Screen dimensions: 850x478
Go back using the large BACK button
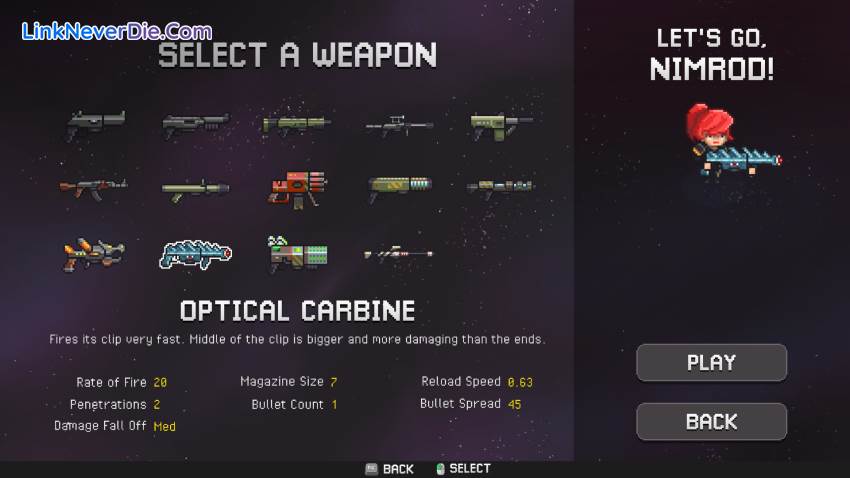[711, 421]
